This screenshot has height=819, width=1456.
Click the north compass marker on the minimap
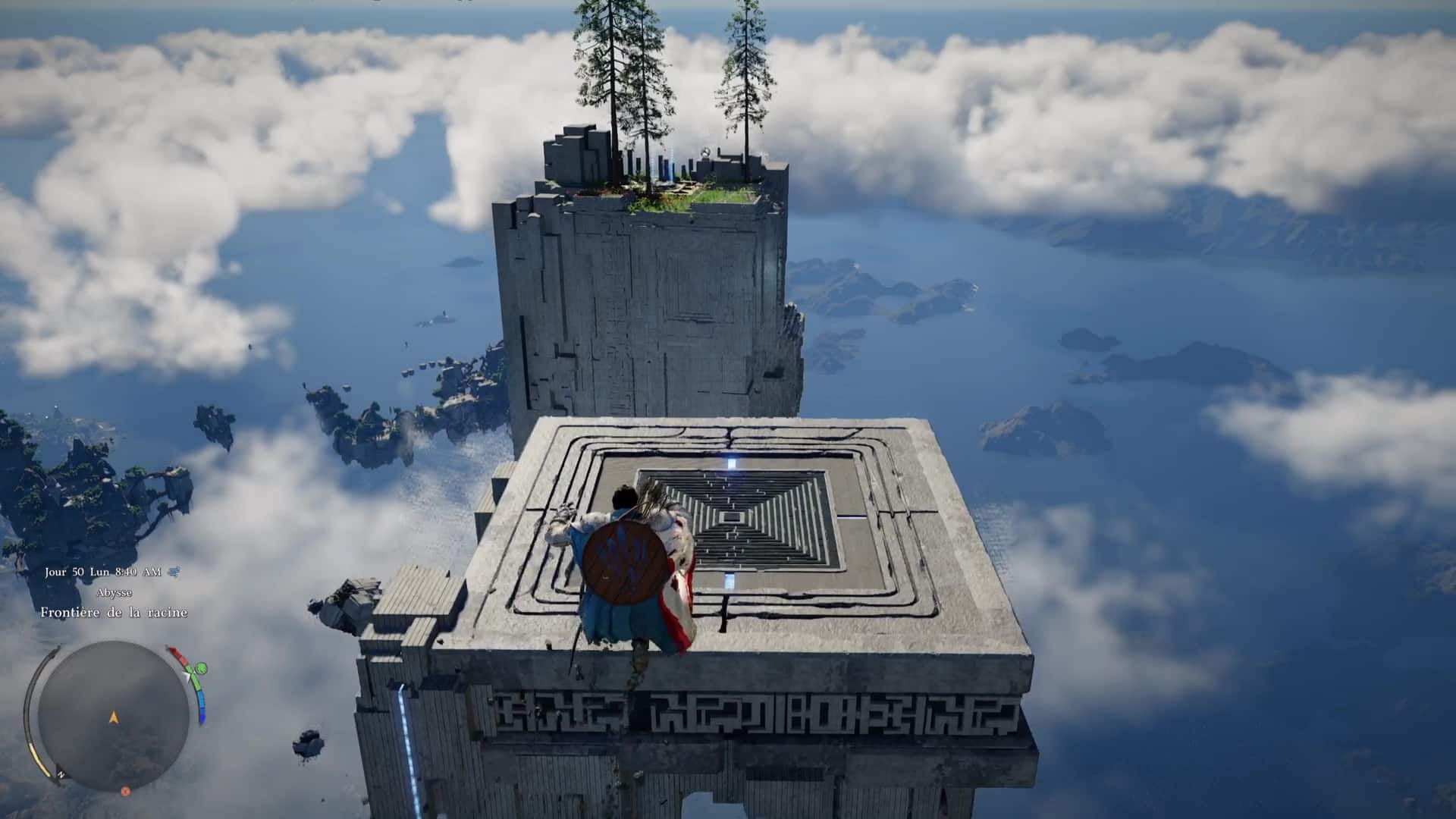coord(61,774)
